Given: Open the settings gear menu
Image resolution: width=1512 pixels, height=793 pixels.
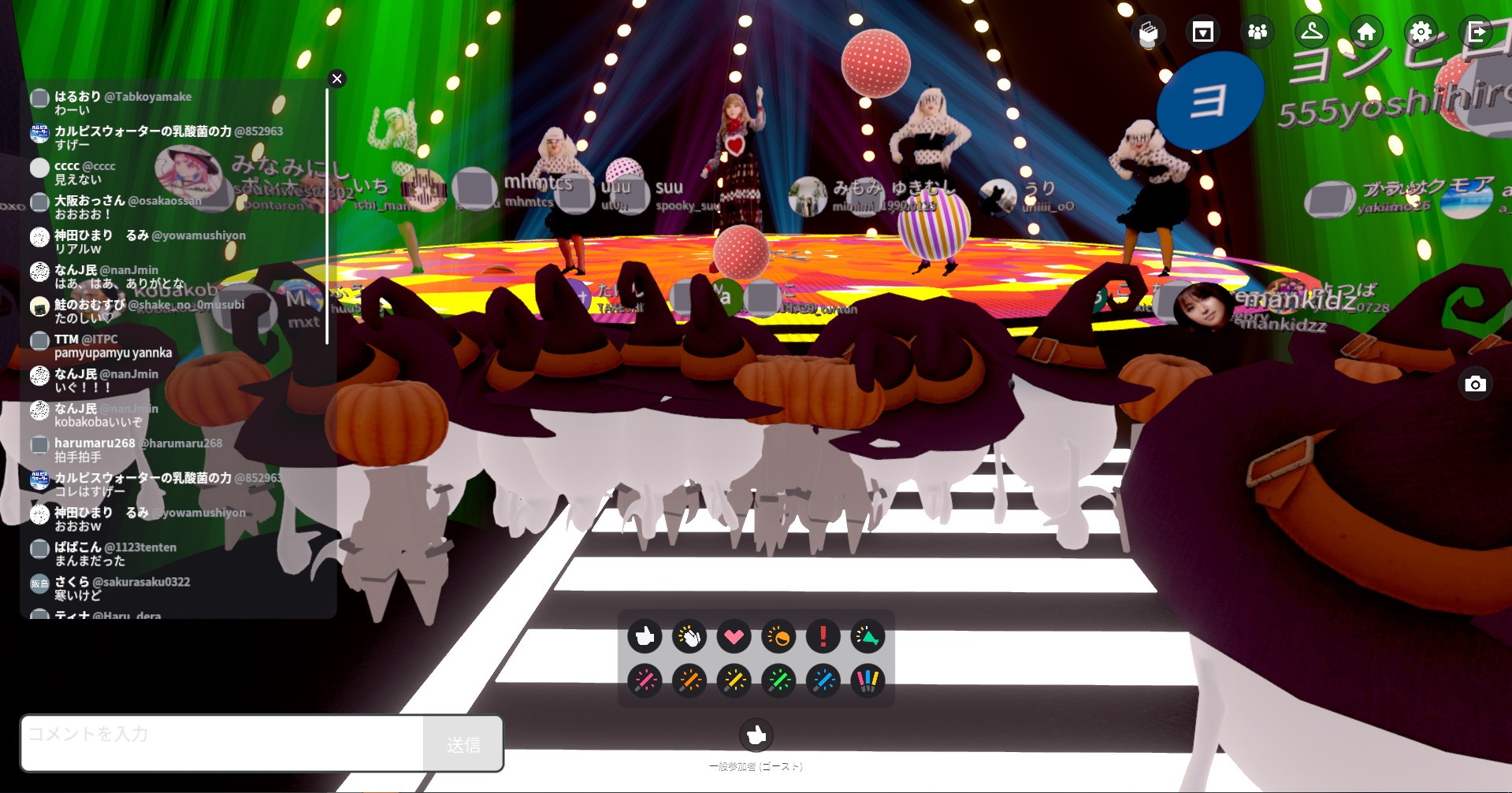Looking at the screenshot, I should point(1421,31).
